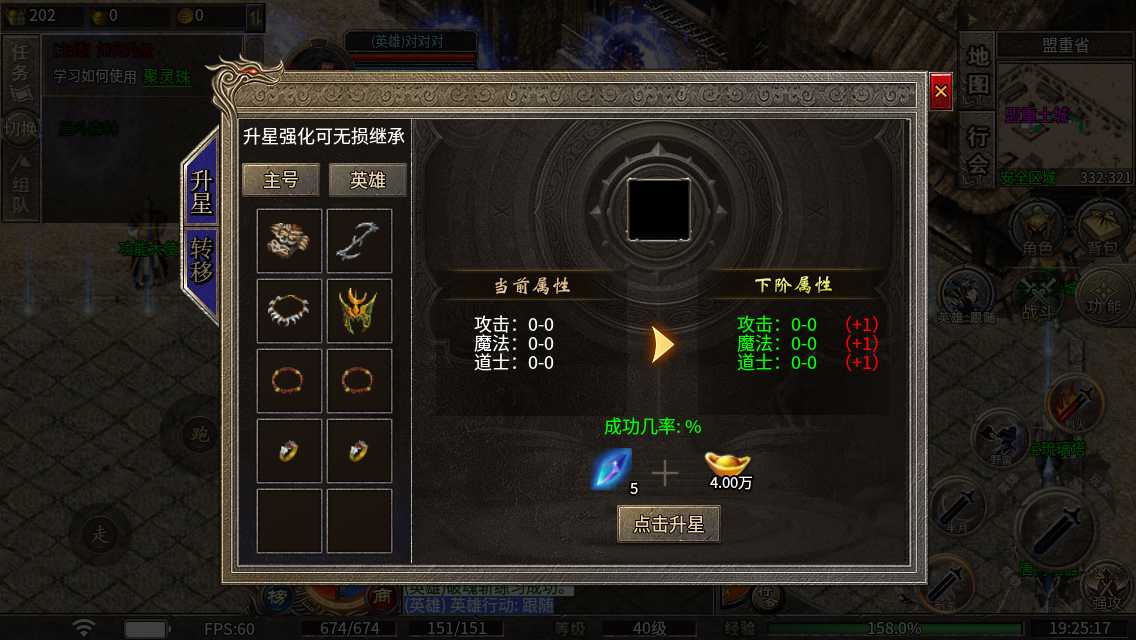Select the 英雄 hero button
This screenshot has width=1136, height=640.
point(368,180)
